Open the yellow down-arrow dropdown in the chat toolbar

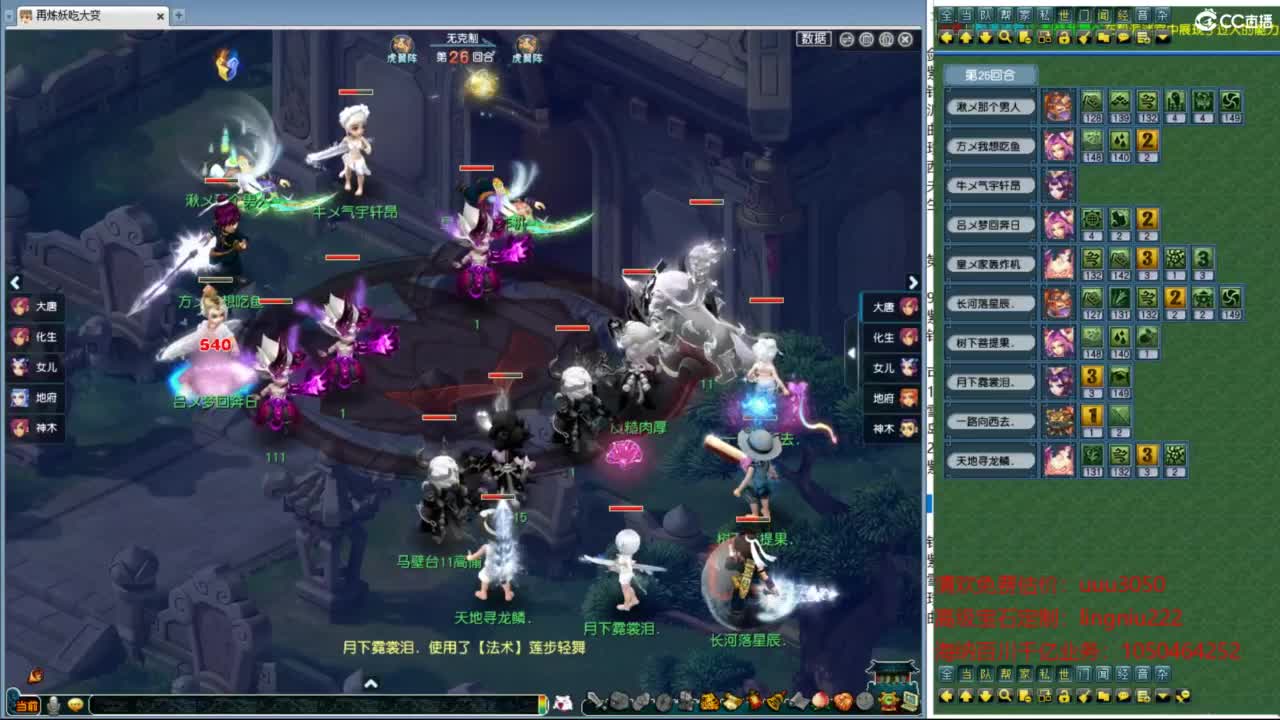(x=1161, y=37)
